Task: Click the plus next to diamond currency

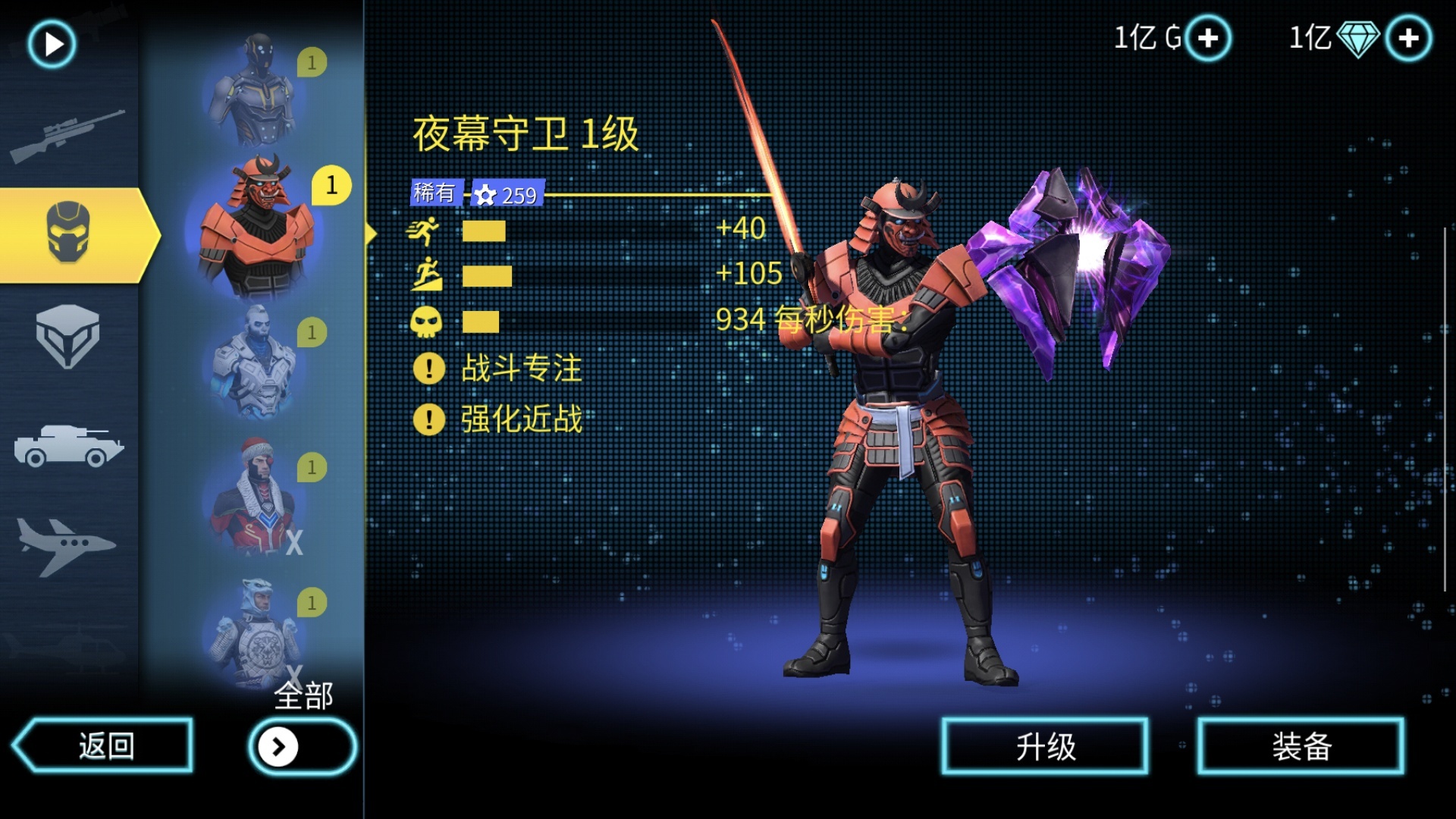Action: click(1407, 36)
